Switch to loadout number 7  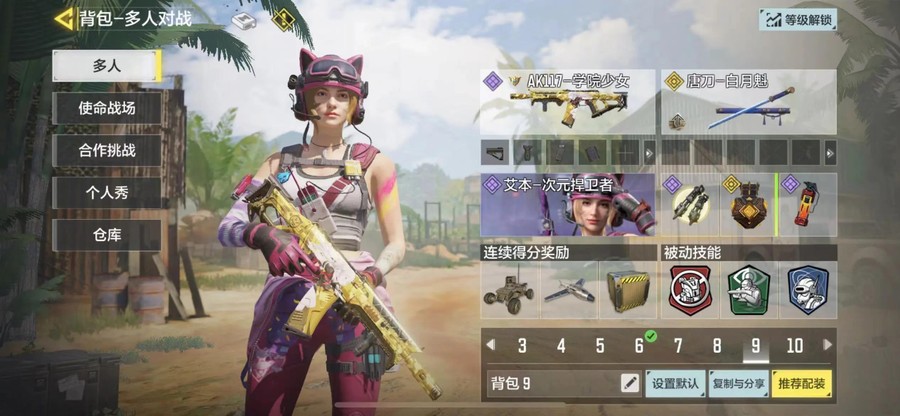click(678, 346)
